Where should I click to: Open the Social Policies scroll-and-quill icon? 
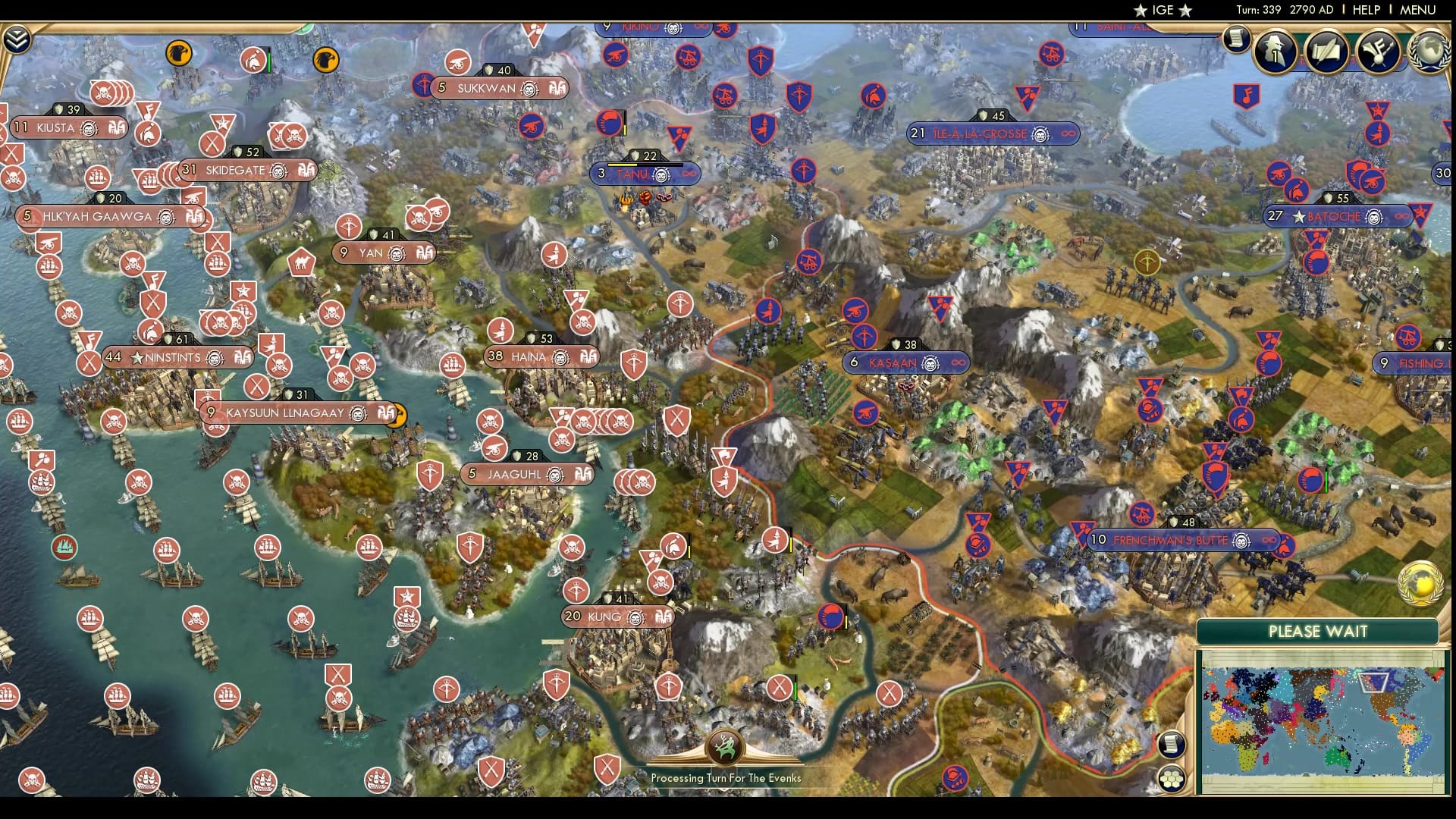pos(1326,50)
